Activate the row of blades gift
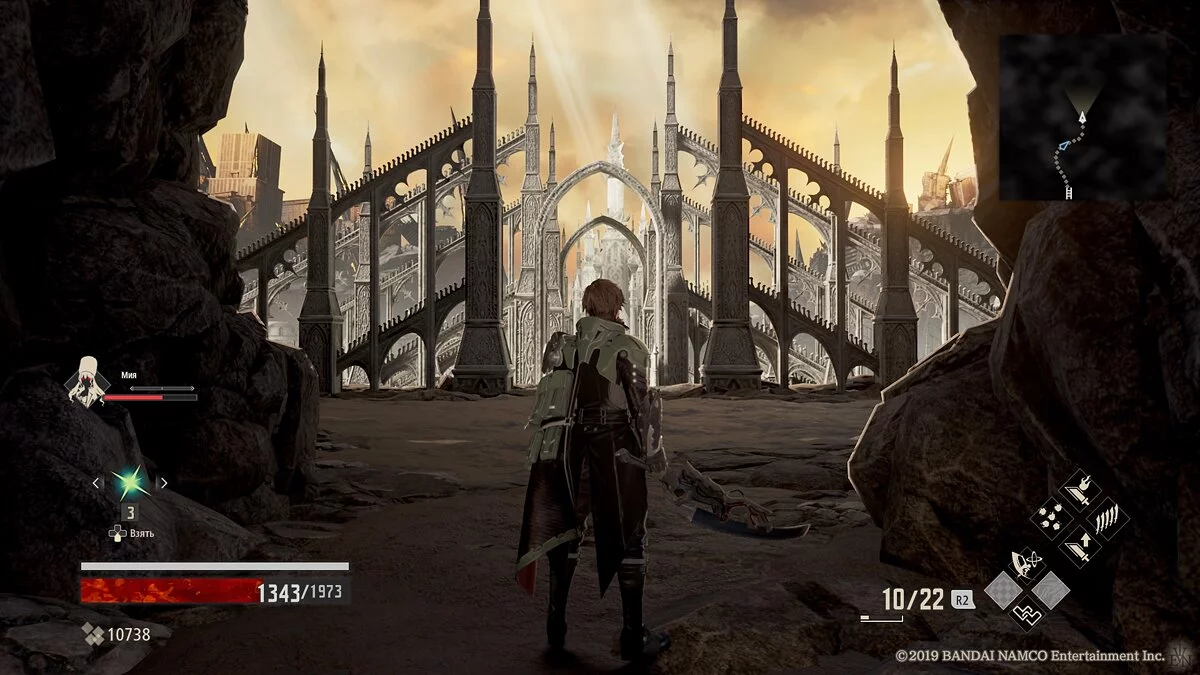Image resolution: width=1200 pixels, height=675 pixels. [x=1106, y=519]
